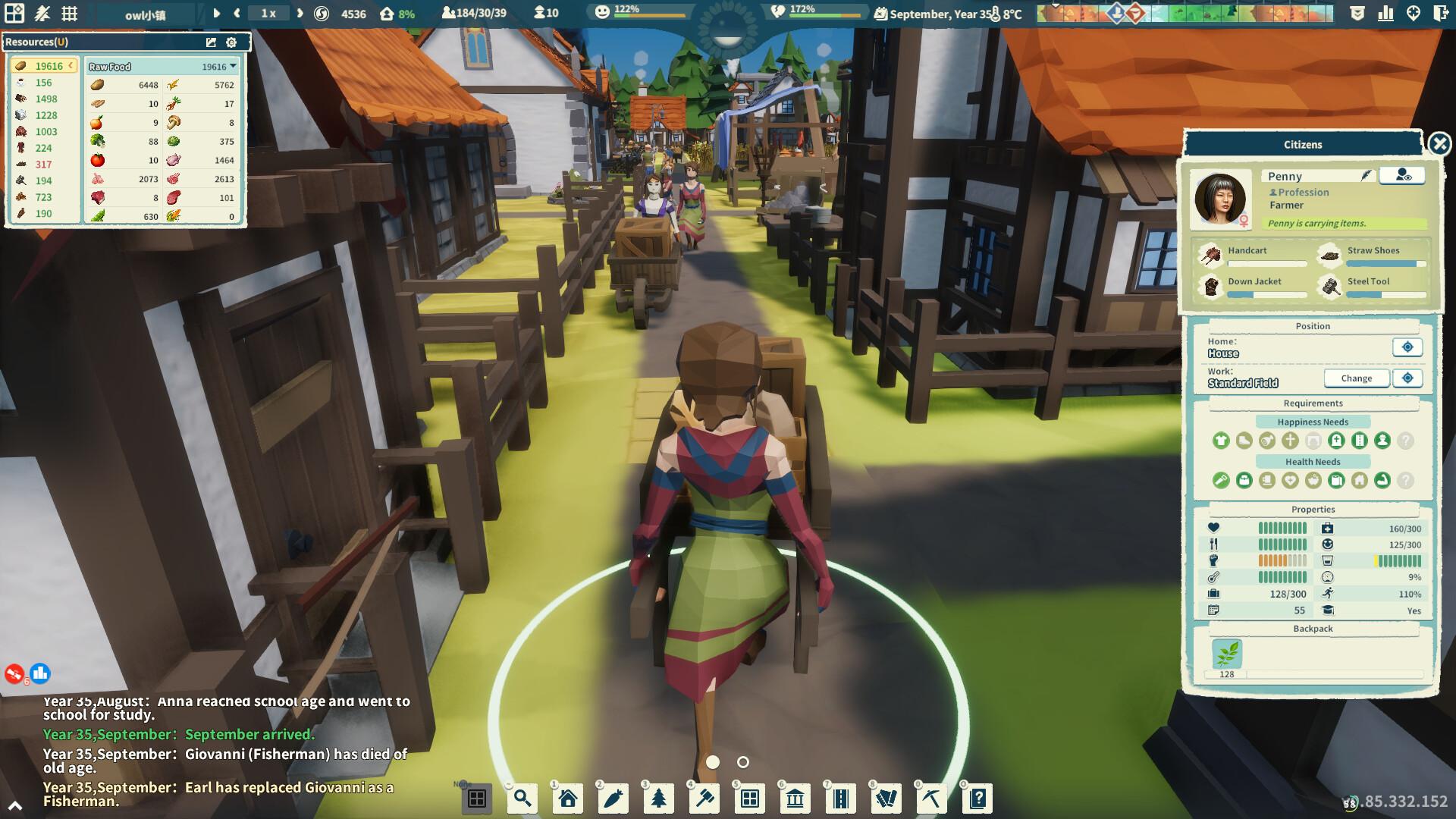Switch to the second page of Penny's details
The width and height of the screenshot is (1456, 819).
(743, 763)
